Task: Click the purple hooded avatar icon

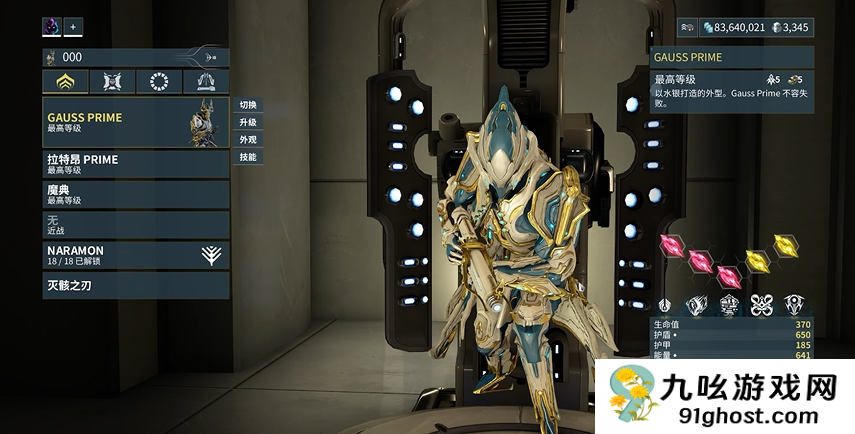Action: [52, 27]
